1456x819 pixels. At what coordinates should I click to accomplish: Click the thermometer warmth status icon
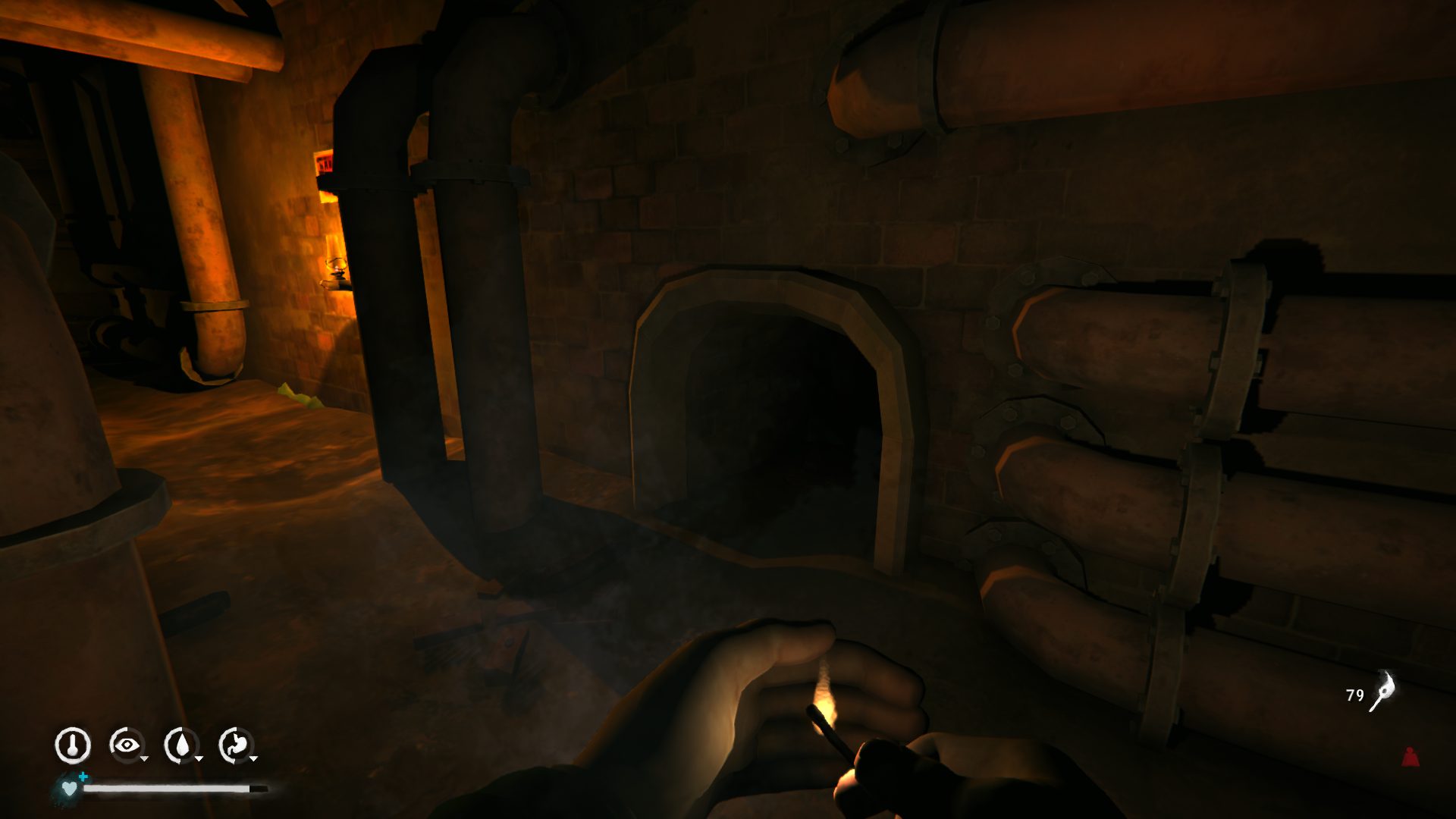pyautogui.click(x=73, y=745)
